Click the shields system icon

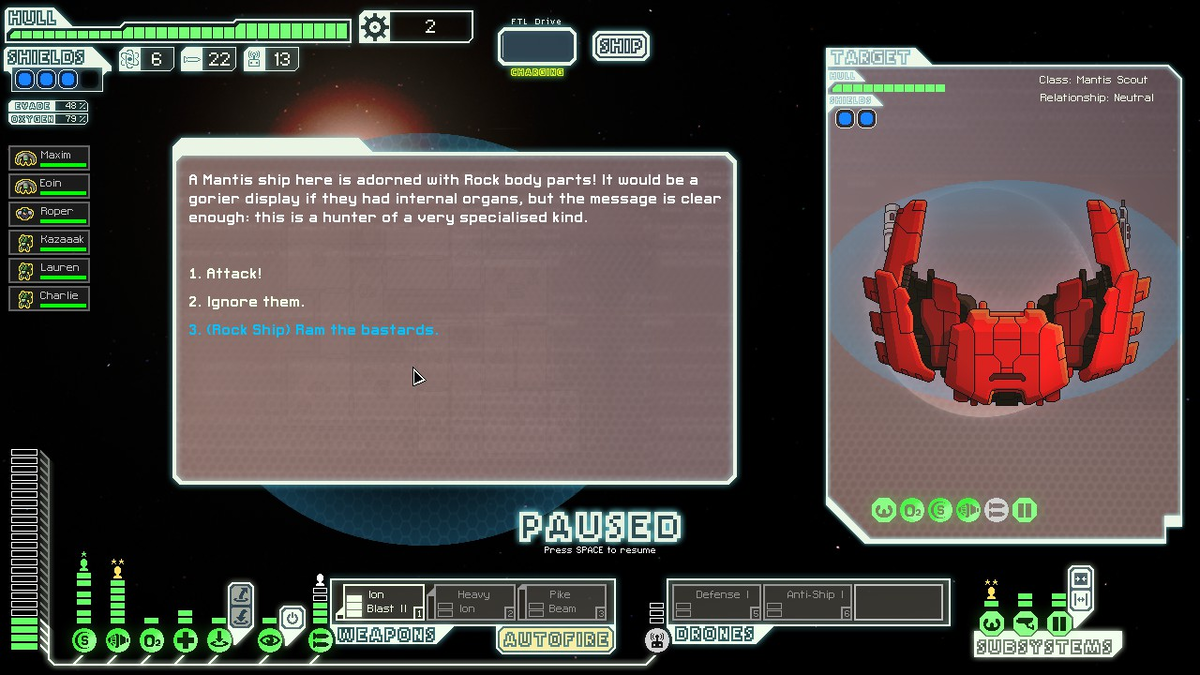pos(84,640)
